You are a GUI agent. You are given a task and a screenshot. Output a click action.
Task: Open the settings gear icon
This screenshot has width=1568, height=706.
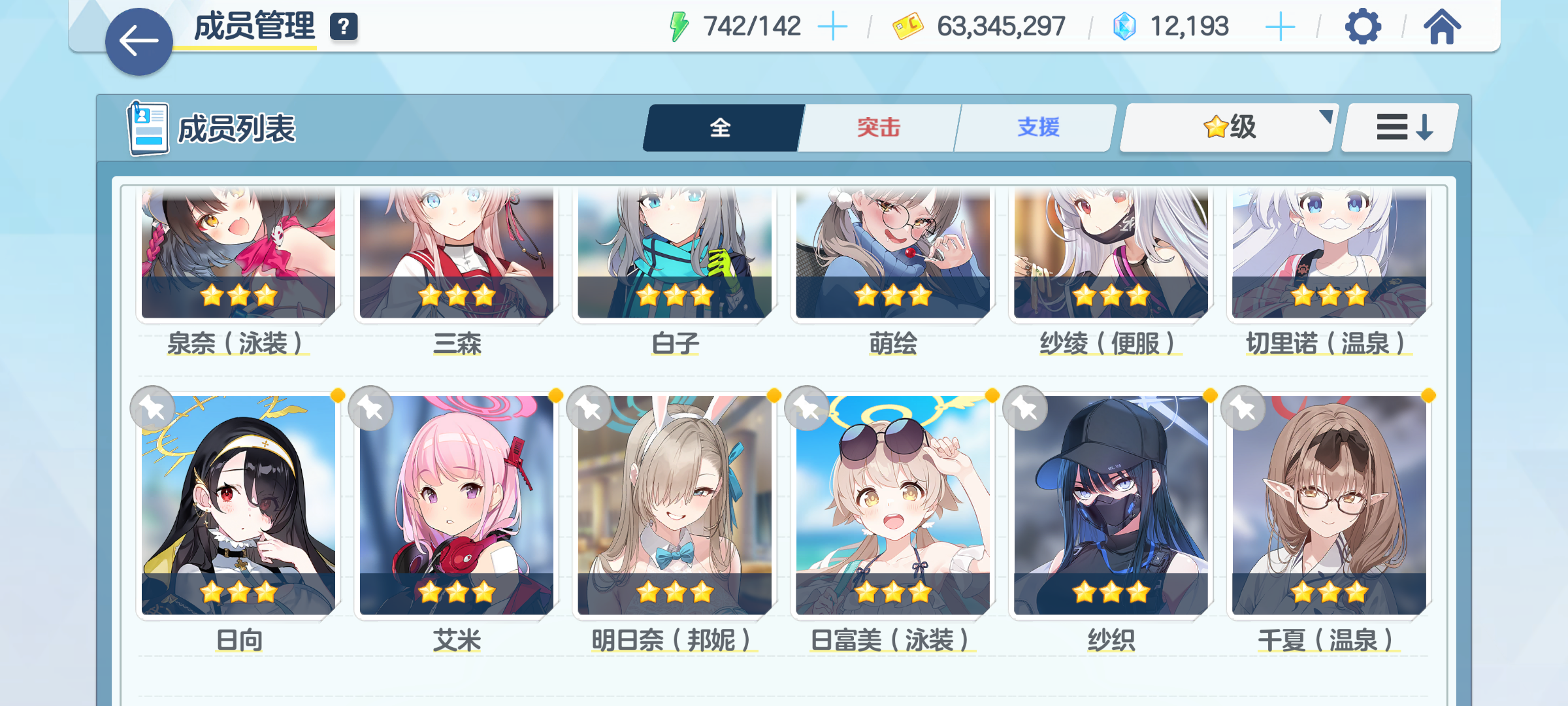(1362, 26)
